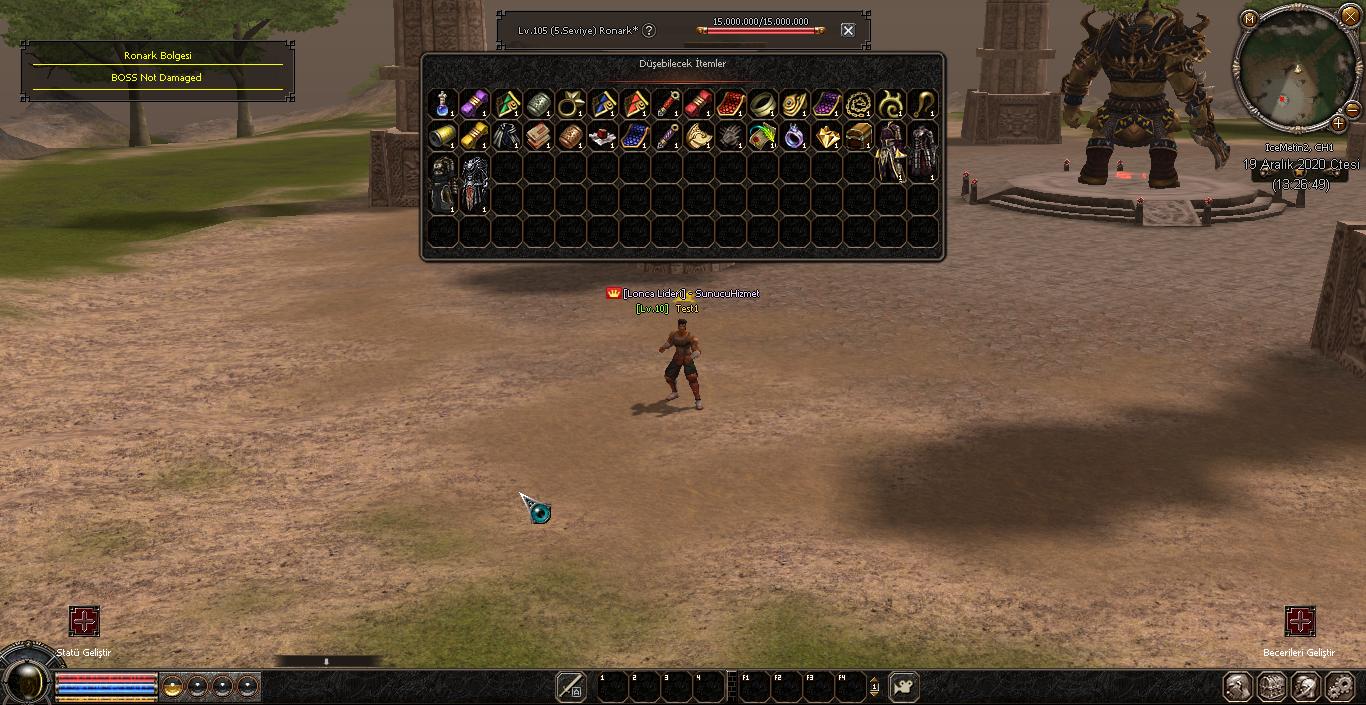1366x705 pixels.
Task: Zoom in on the minimap
Action: coord(1338,124)
